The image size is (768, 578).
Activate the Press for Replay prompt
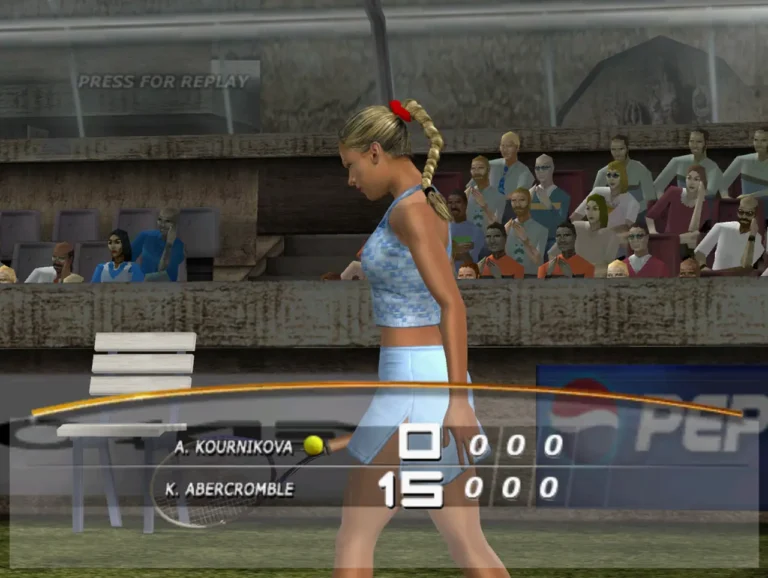[163, 82]
